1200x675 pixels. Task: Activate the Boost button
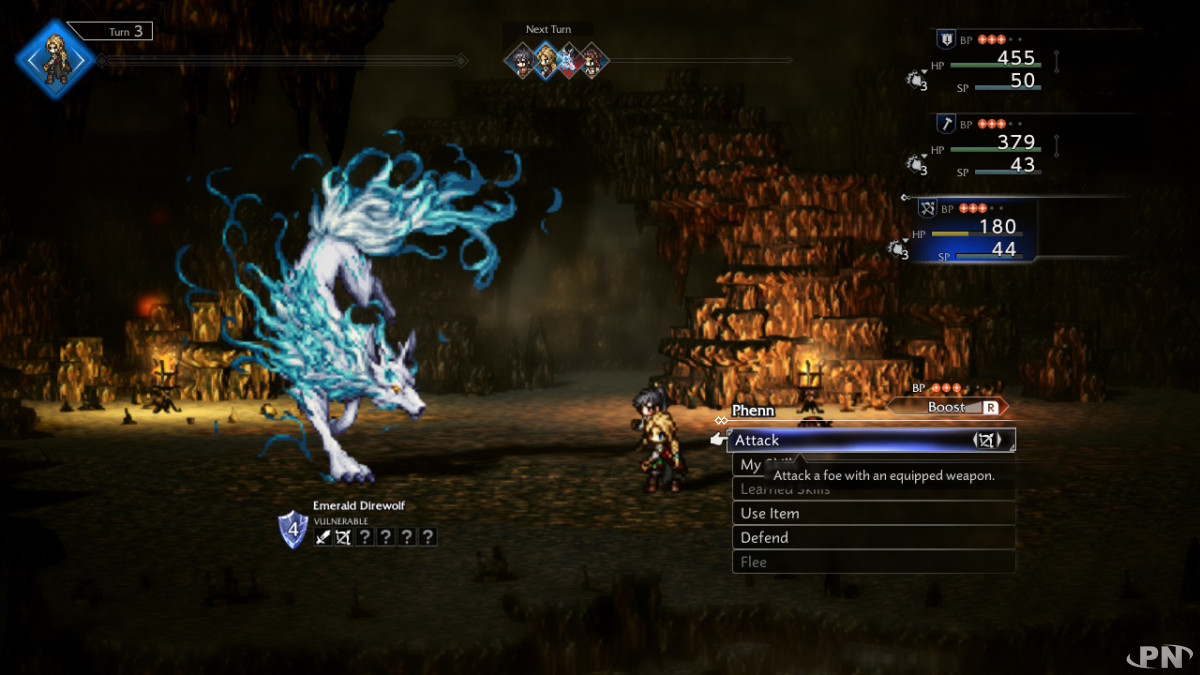pos(948,407)
